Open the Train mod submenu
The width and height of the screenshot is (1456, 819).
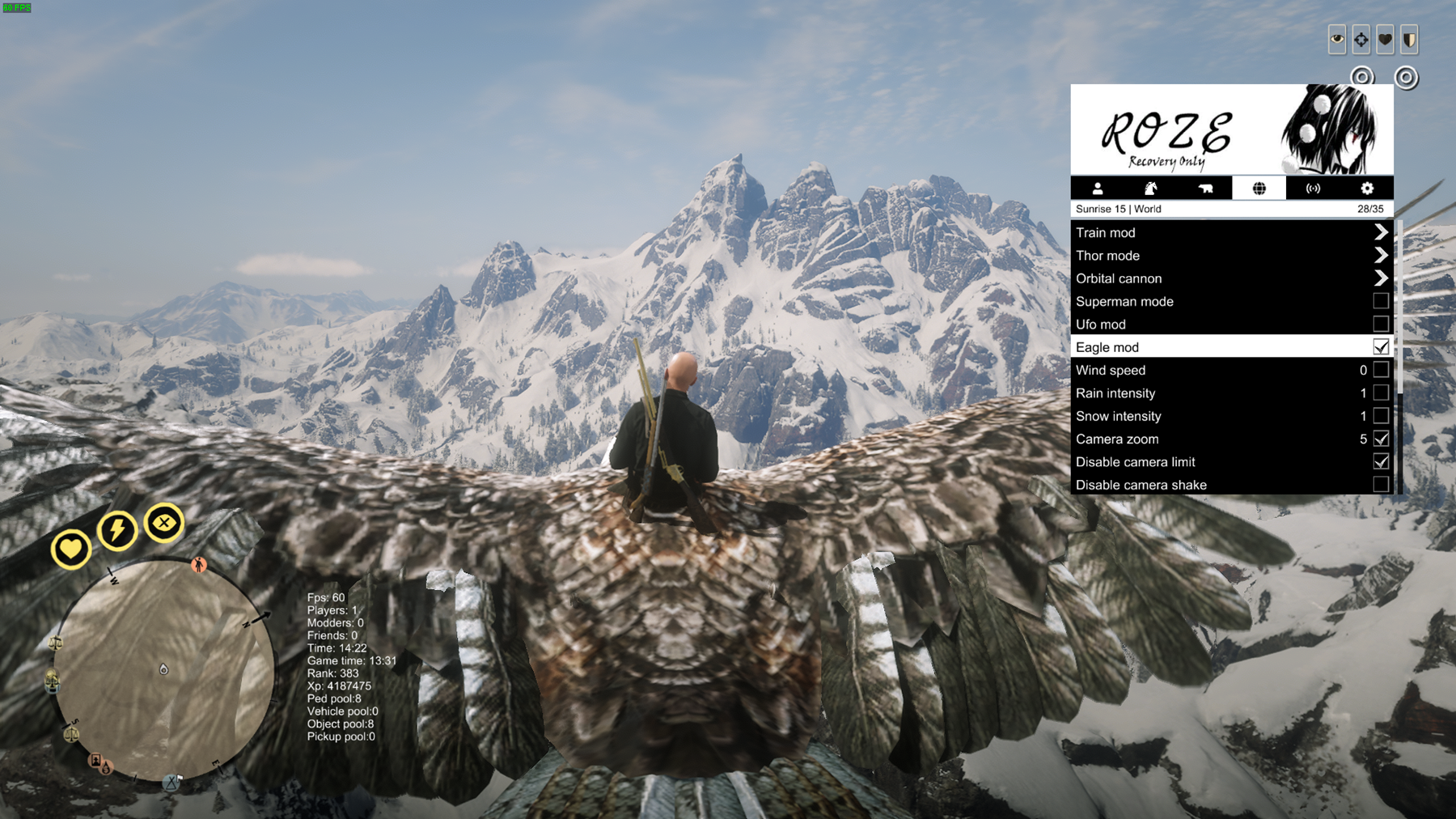[x=1380, y=232]
